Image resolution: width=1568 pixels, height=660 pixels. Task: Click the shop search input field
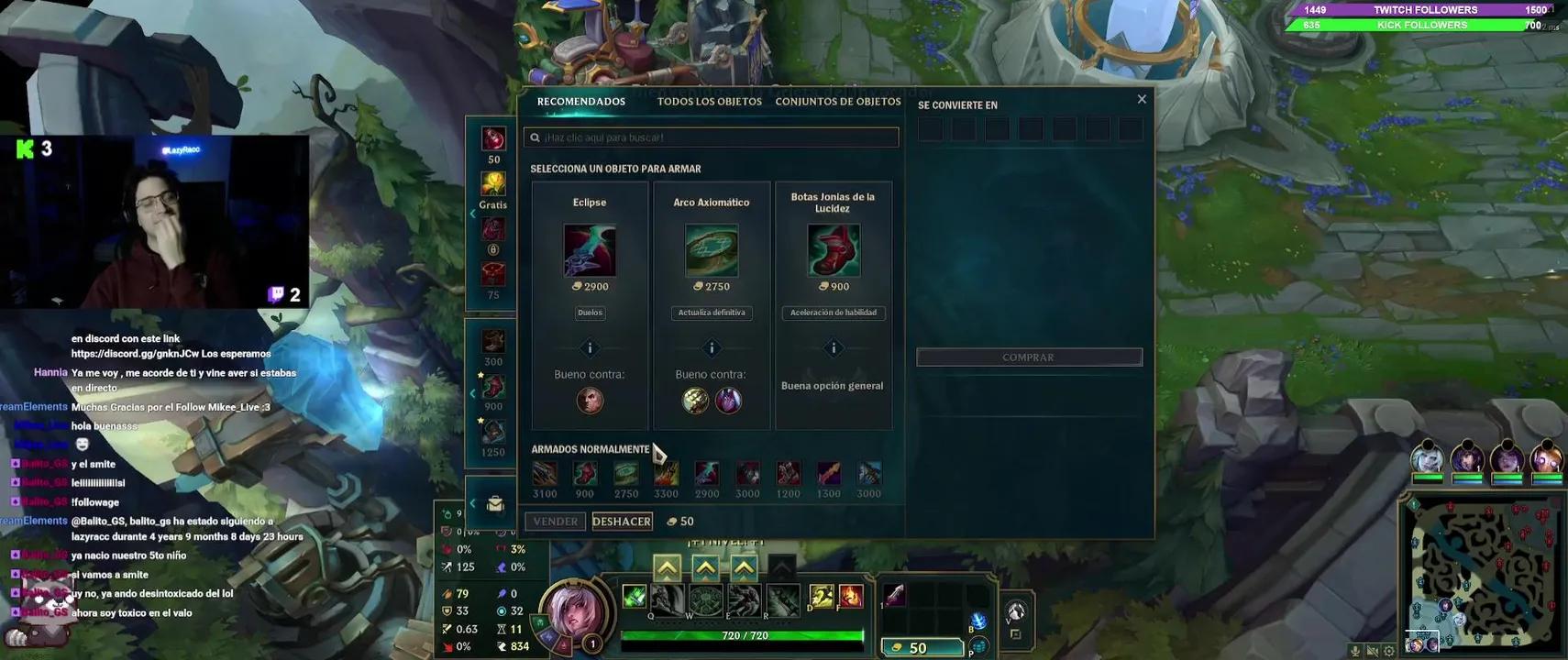coord(712,136)
